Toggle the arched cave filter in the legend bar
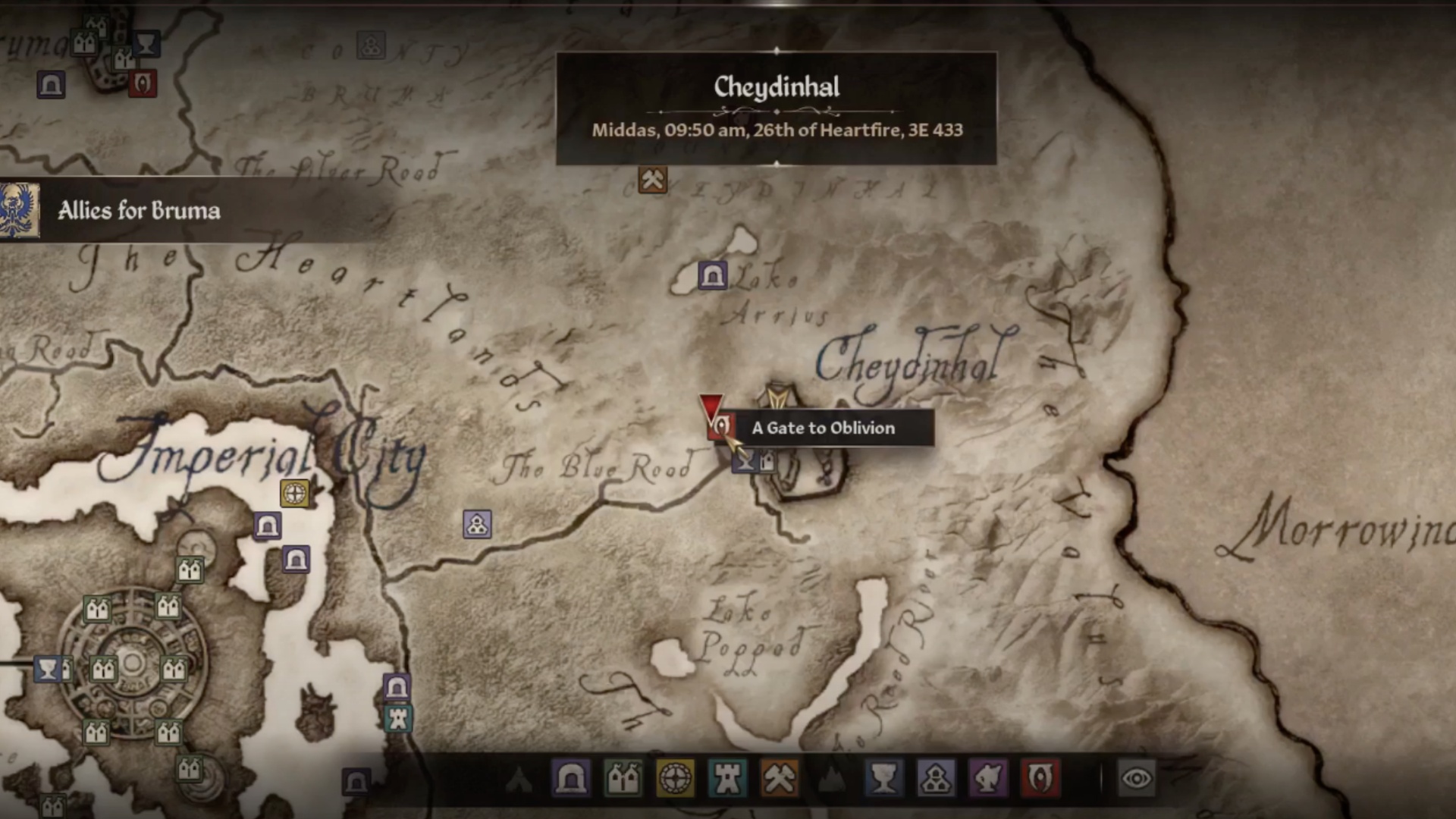The height and width of the screenshot is (819, 1456). click(x=570, y=778)
